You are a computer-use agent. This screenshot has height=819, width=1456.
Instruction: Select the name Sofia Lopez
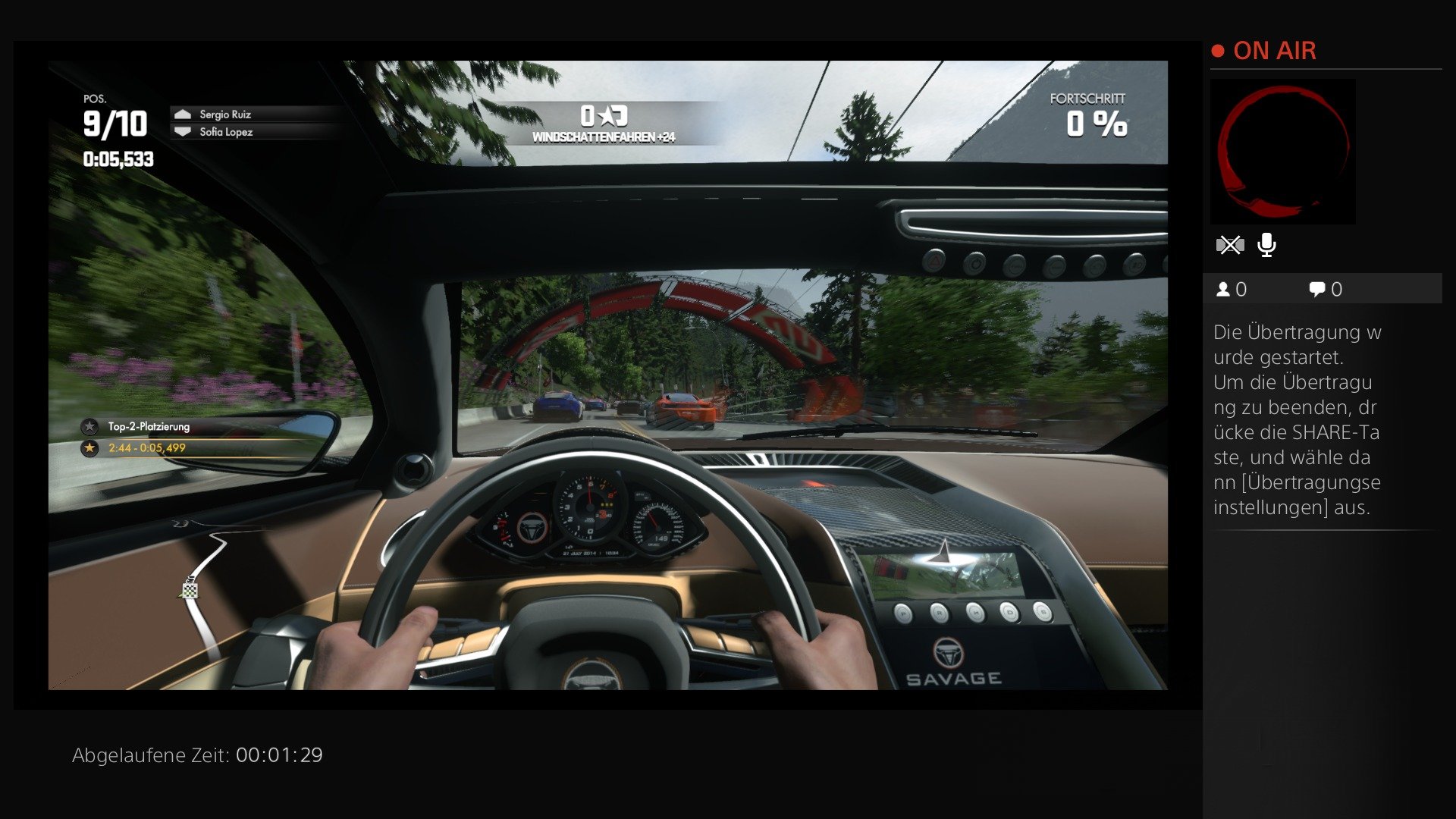point(224,132)
